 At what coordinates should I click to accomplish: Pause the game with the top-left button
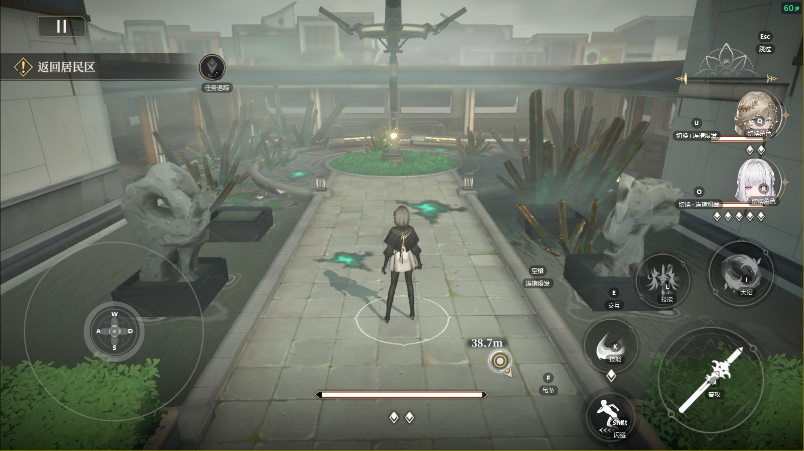61,27
